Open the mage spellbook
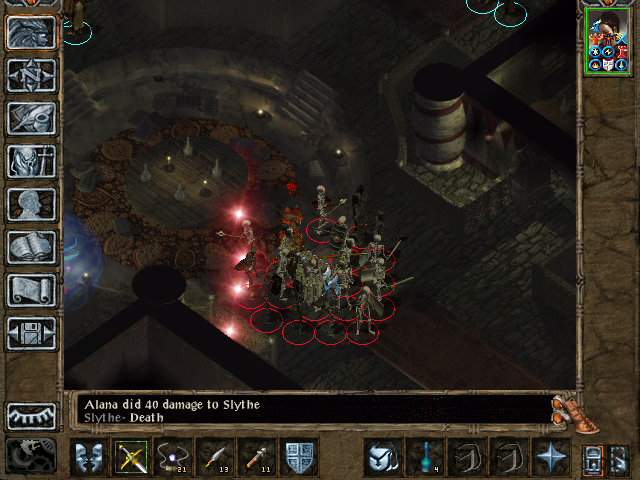This screenshot has height=480, width=640. [x=31, y=247]
